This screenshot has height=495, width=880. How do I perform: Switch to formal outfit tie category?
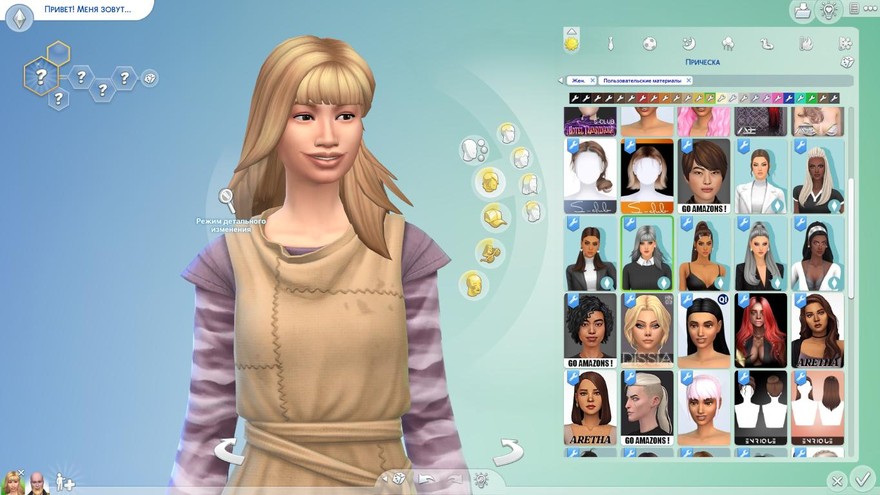pyautogui.click(x=610, y=44)
